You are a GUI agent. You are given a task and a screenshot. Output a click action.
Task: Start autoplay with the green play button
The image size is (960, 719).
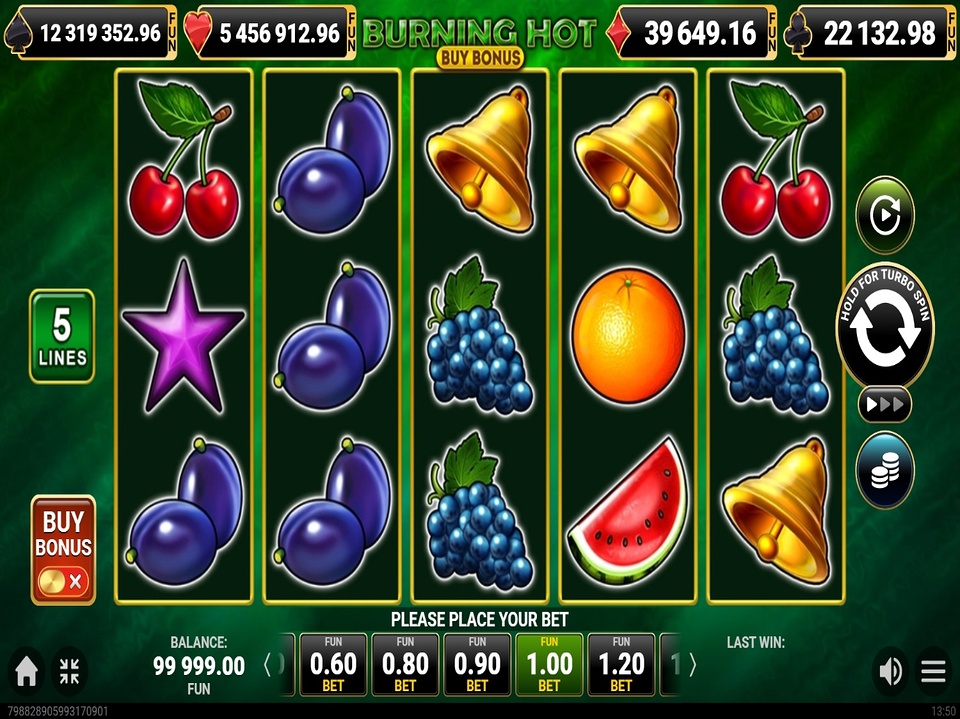885,214
